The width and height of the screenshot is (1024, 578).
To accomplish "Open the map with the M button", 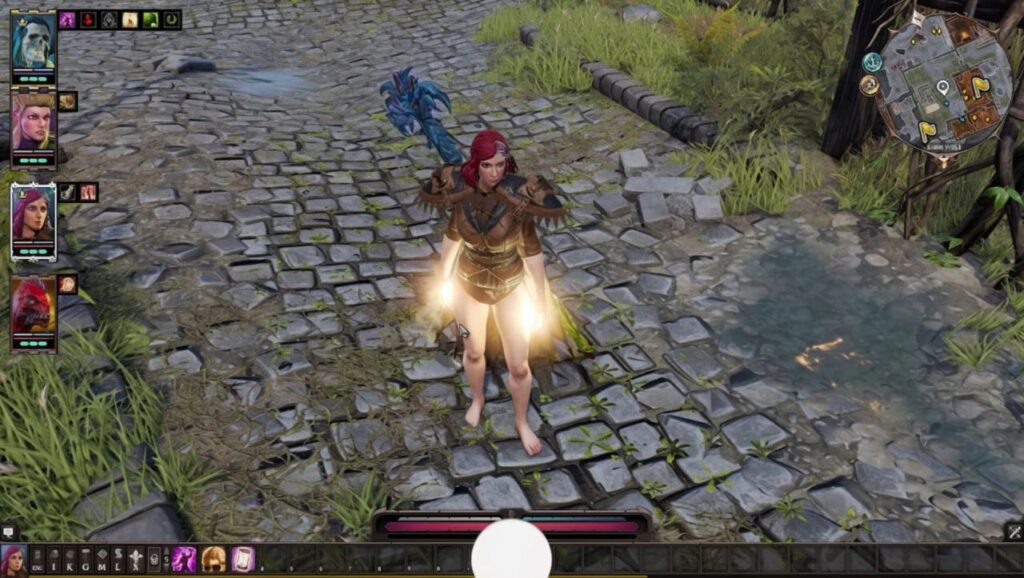I will pyautogui.click(x=102, y=560).
